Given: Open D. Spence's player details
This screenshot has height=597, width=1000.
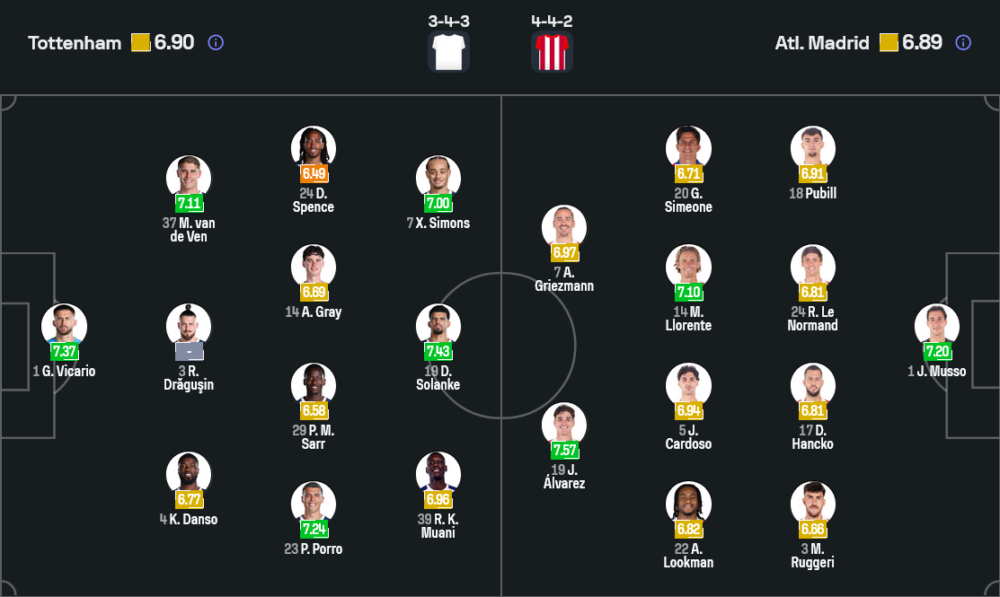Looking at the screenshot, I should tap(313, 149).
